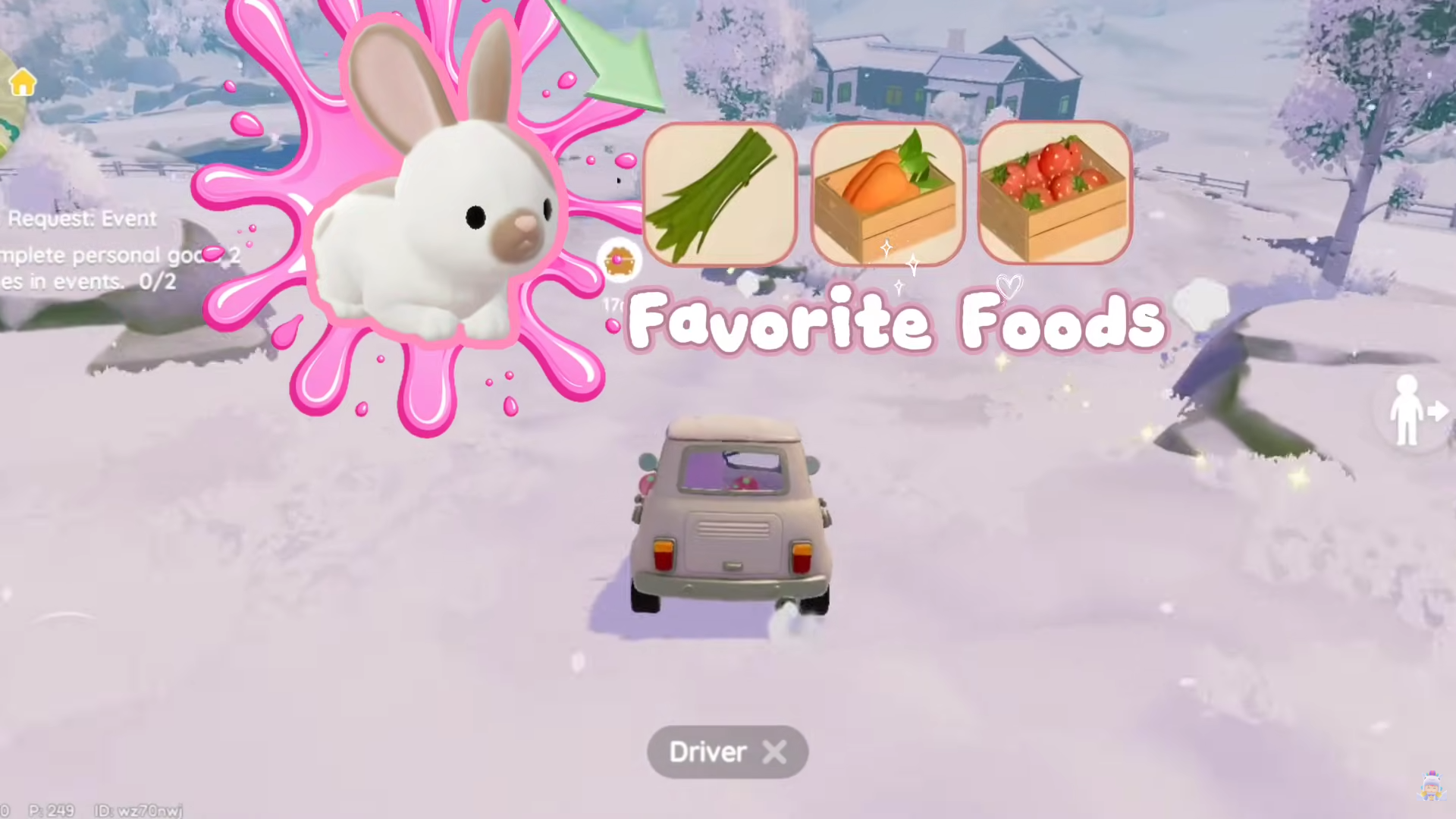Tap the pink droplet under the chest counter
Image resolution: width=1456 pixels, height=819 pixels.
[x=611, y=325]
